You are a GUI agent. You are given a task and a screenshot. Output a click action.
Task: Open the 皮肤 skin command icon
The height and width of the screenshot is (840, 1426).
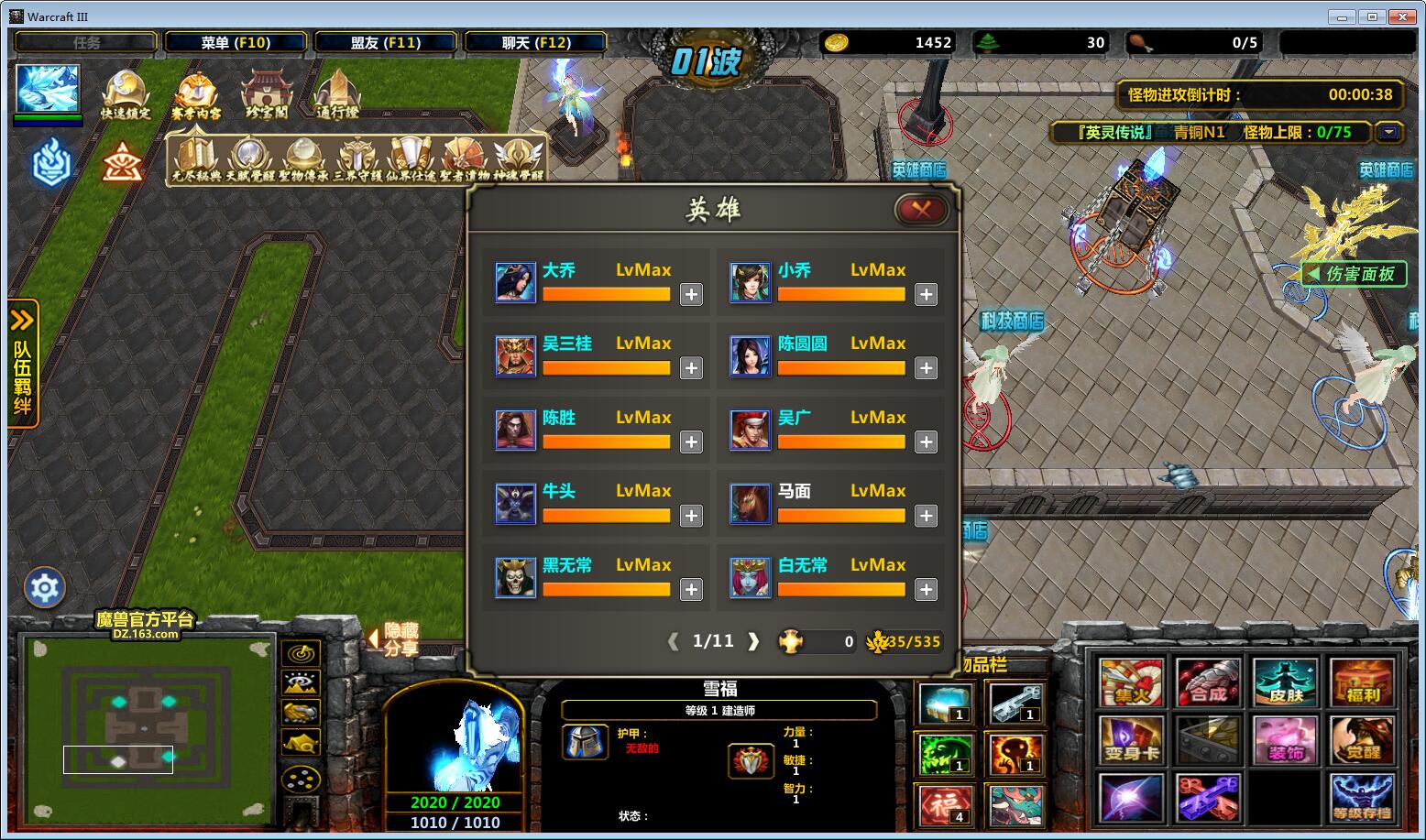coord(1285,682)
